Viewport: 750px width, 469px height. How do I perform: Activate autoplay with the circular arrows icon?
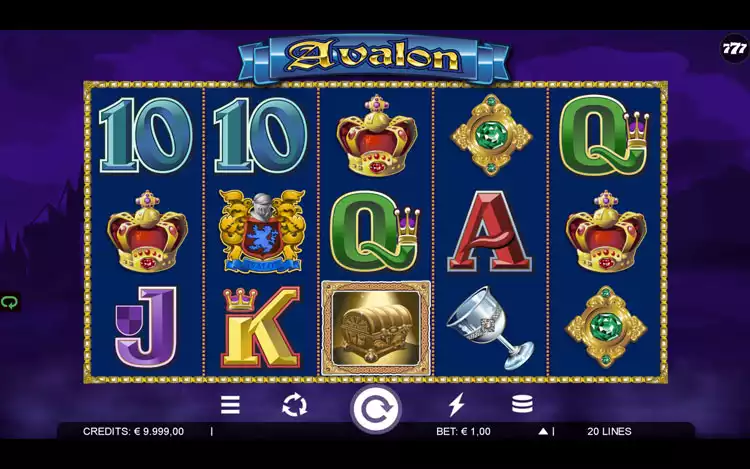(x=294, y=405)
